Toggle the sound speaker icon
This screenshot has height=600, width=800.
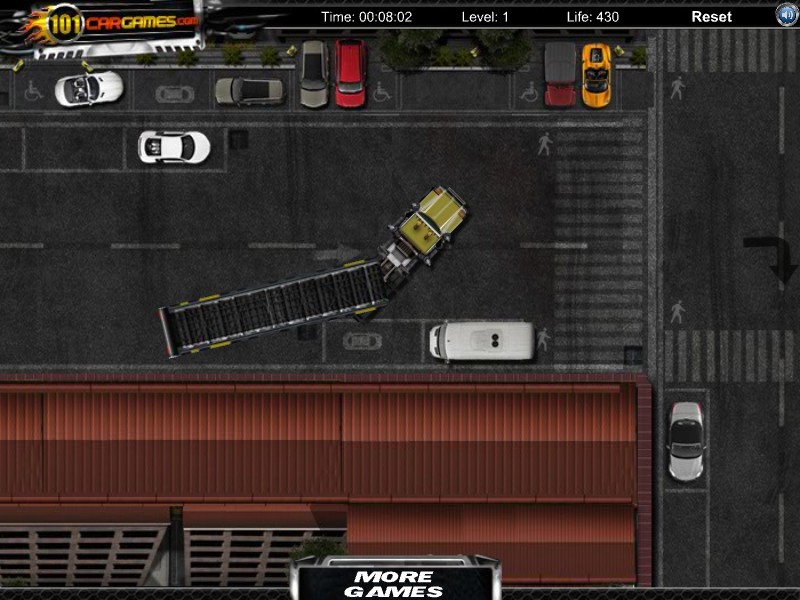coord(787,15)
